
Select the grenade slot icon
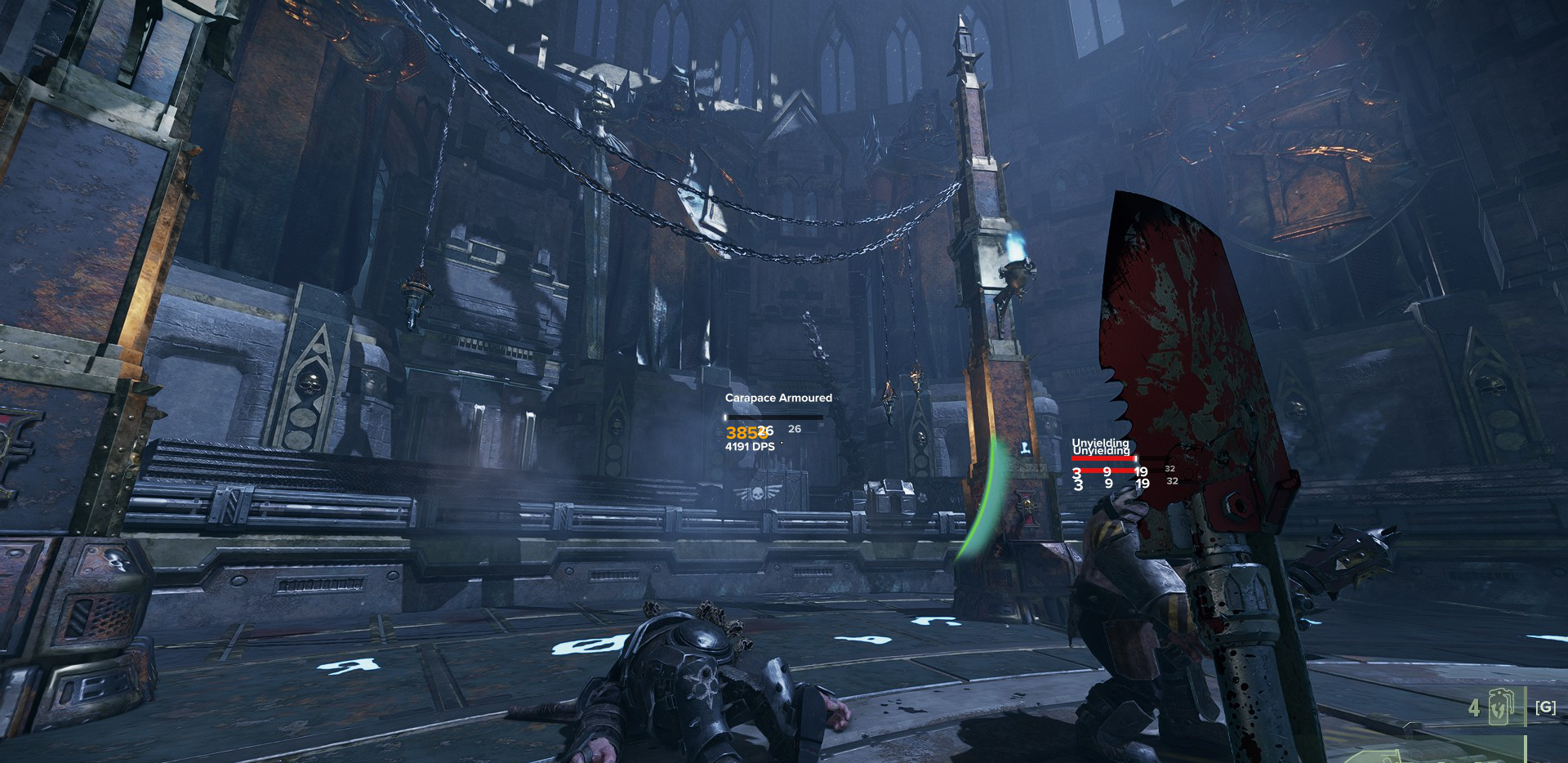tap(1501, 707)
